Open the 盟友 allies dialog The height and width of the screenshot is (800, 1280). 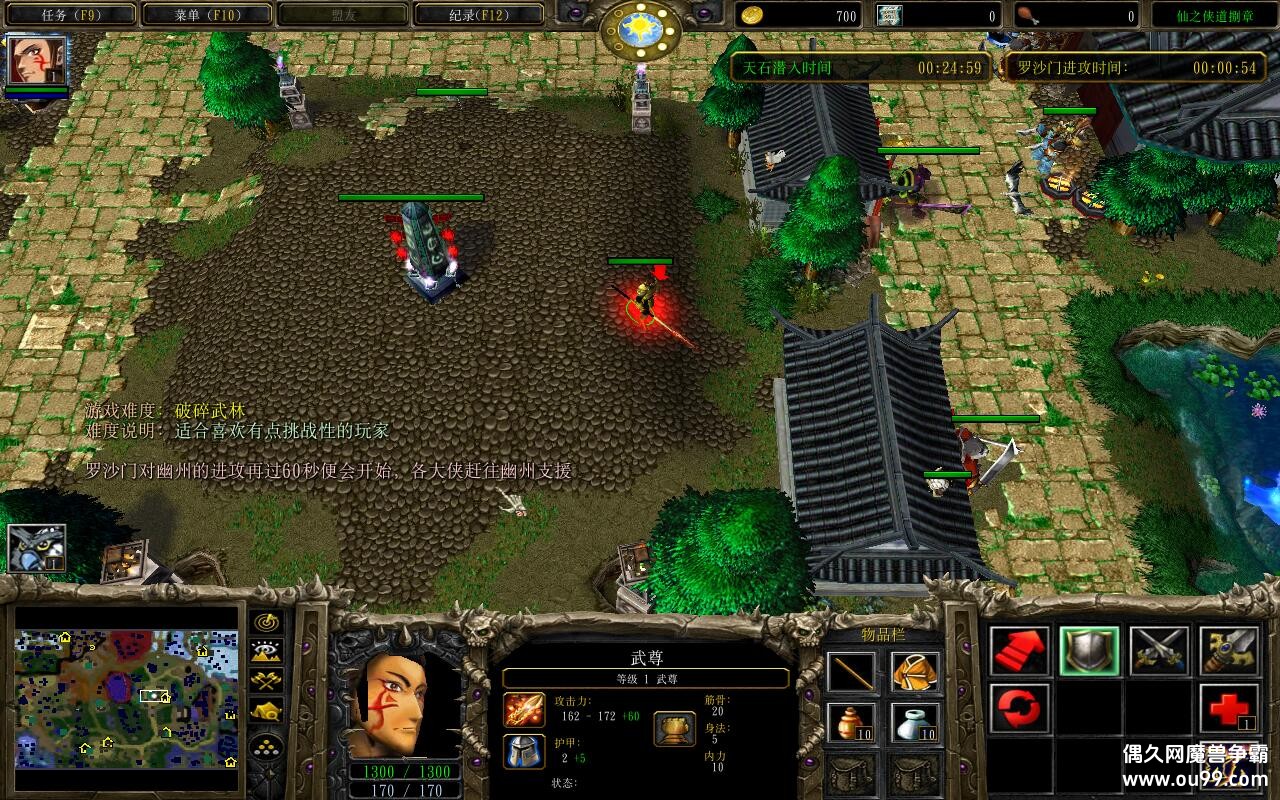[x=341, y=13]
